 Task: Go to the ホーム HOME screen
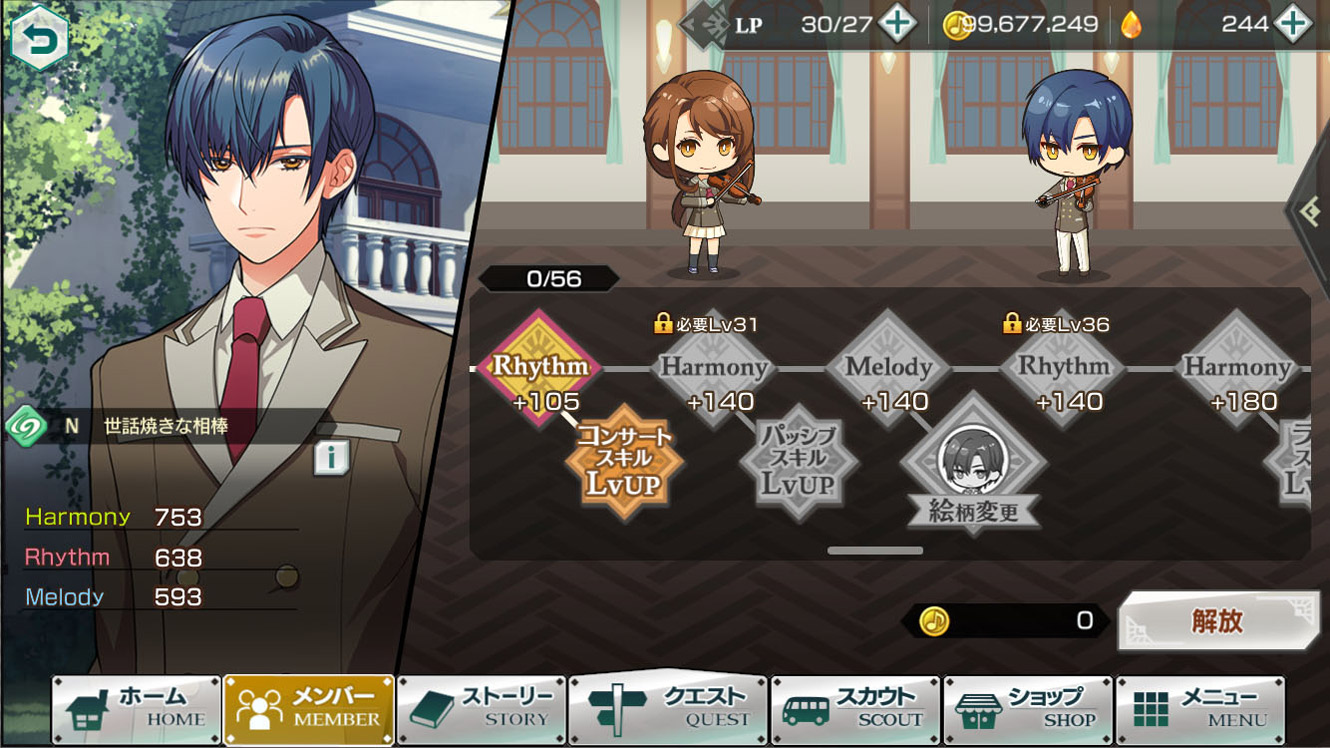pos(137,709)
